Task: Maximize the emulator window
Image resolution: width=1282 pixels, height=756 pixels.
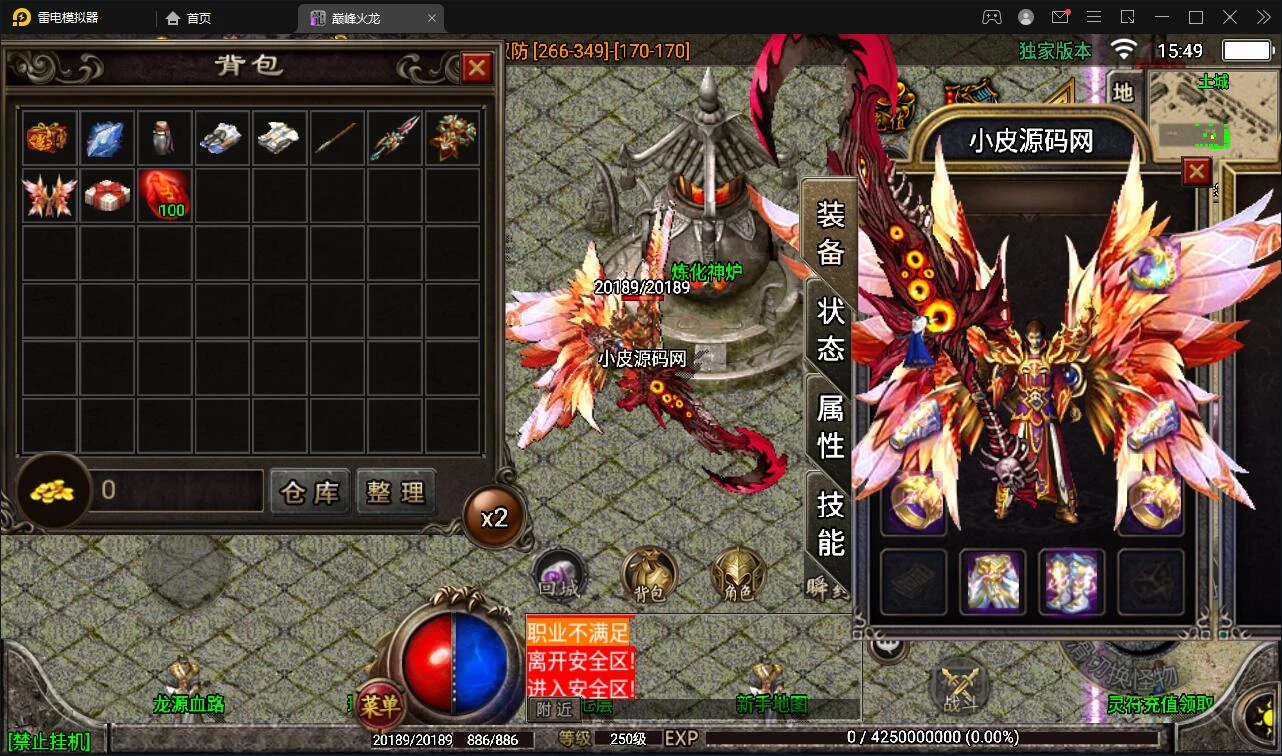Action: 1195,17
